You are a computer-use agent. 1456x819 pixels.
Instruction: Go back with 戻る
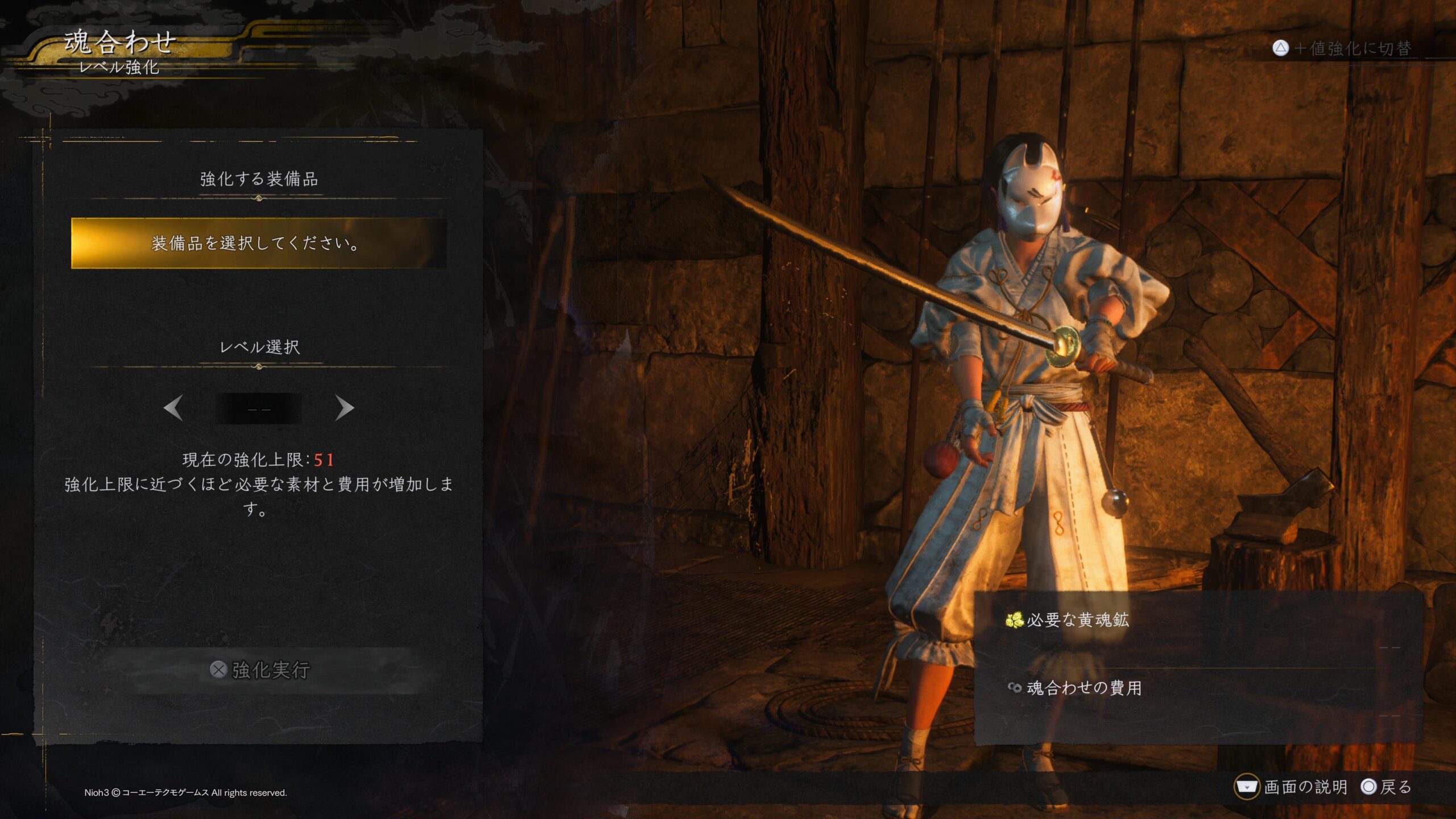[x=1386, y=787]
